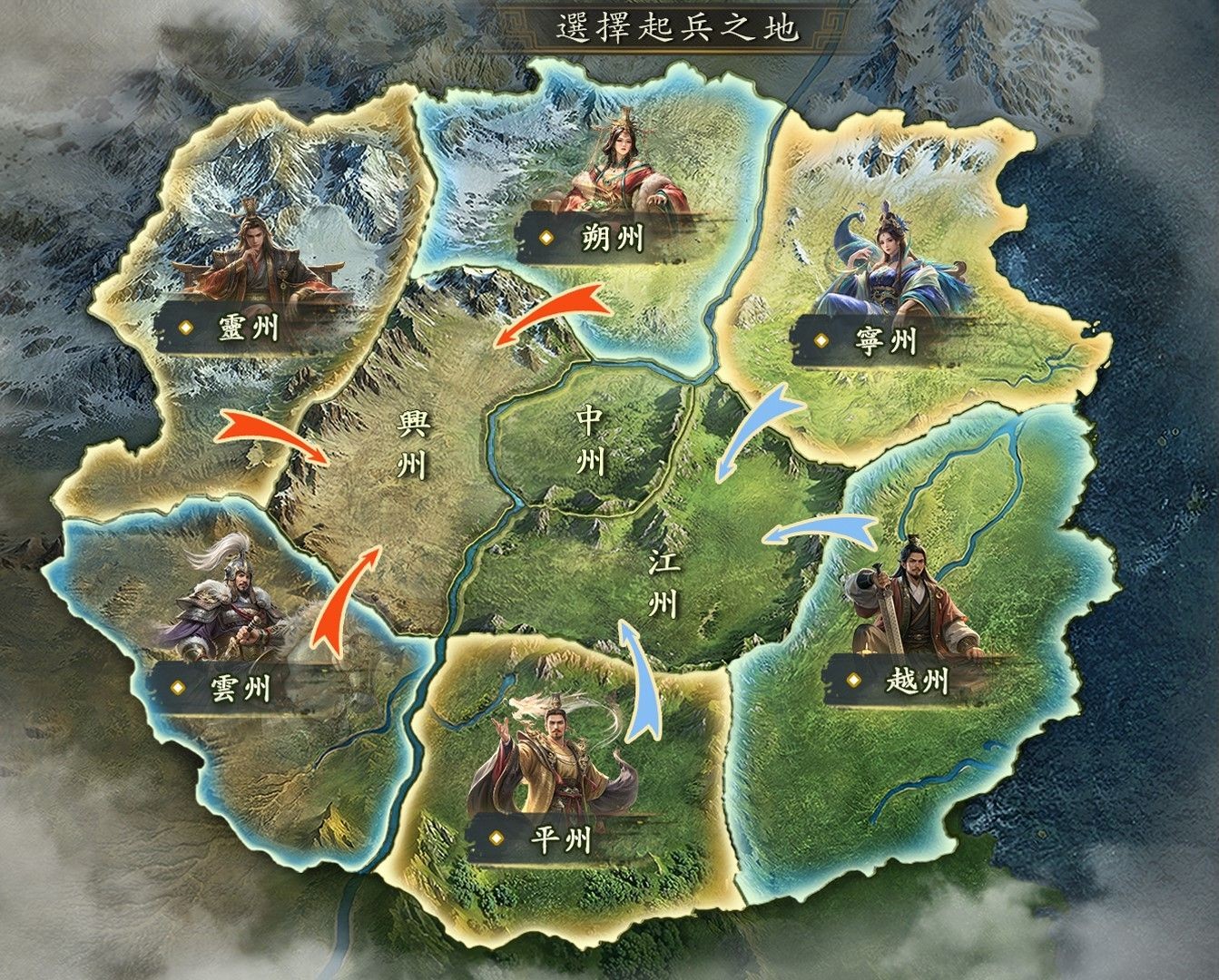This screenshot has width=1219, height=980.
Task: Select the 中州 region label
Action: coord(588,440)
